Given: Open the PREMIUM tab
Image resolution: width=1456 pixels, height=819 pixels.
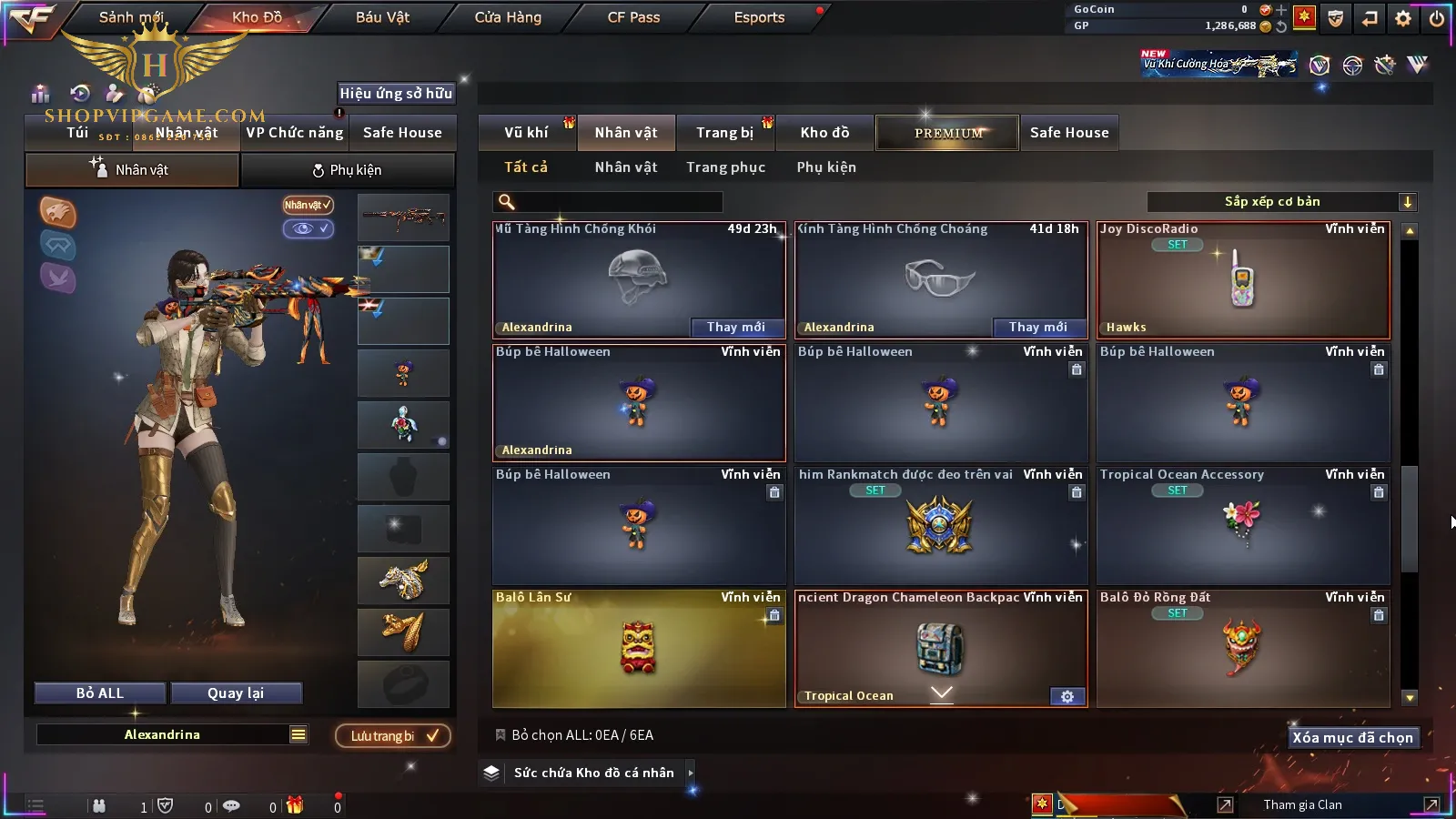Looking at the screenshot, I should [x=948, y=133].
